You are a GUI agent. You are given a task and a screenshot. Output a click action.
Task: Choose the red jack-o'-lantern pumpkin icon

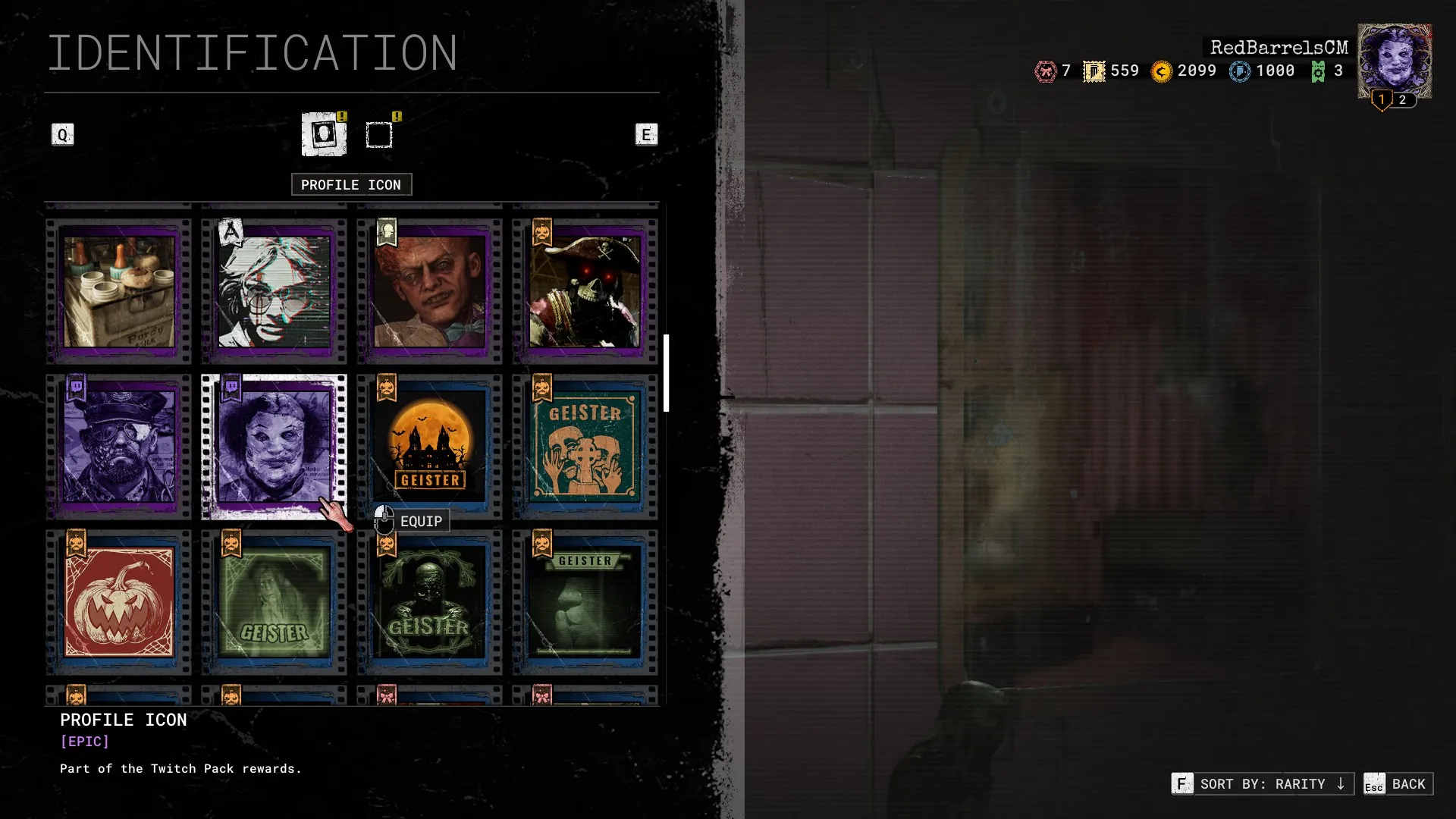pos(119,602)
